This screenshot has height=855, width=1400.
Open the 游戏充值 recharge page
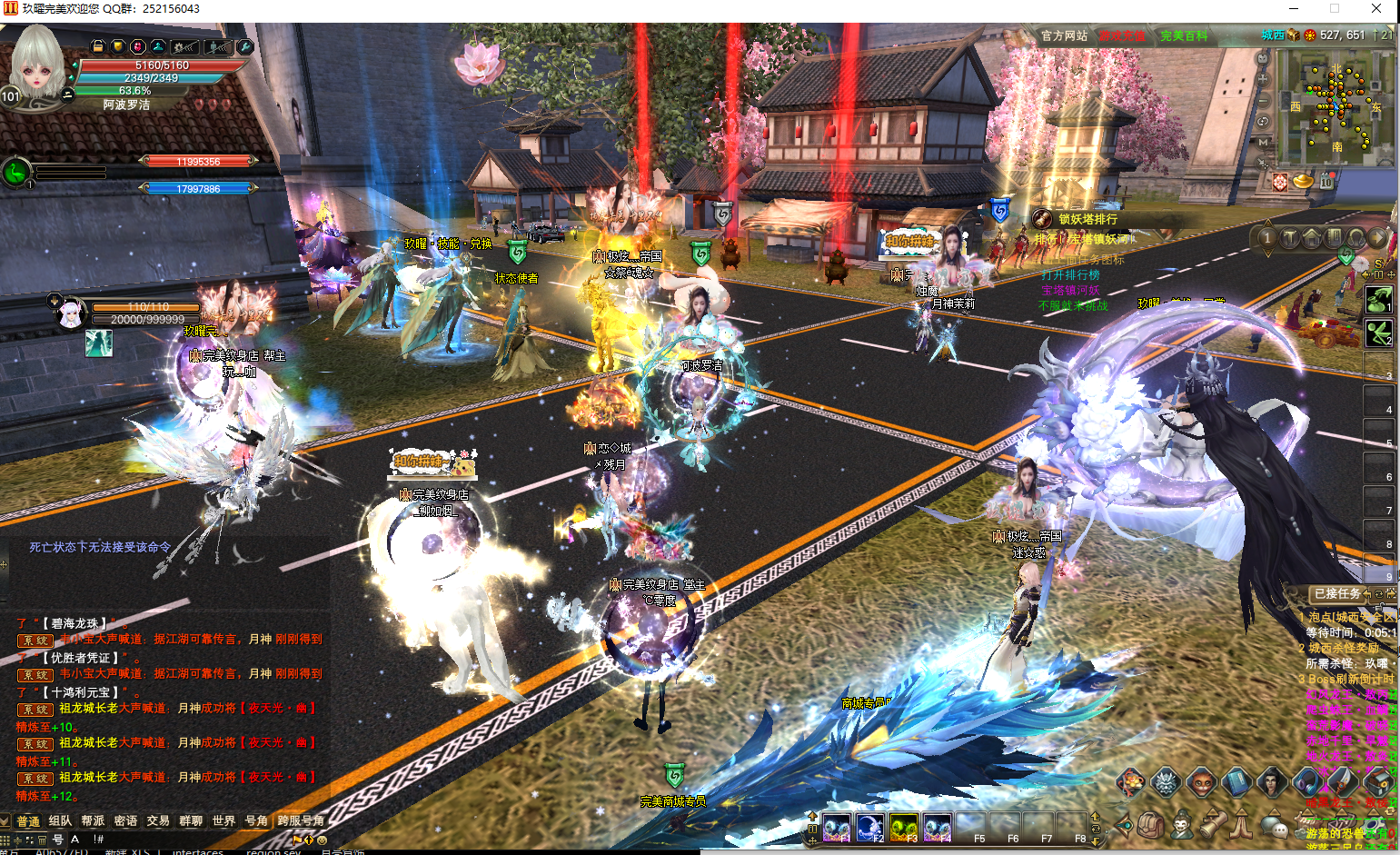pos(1122,36)
